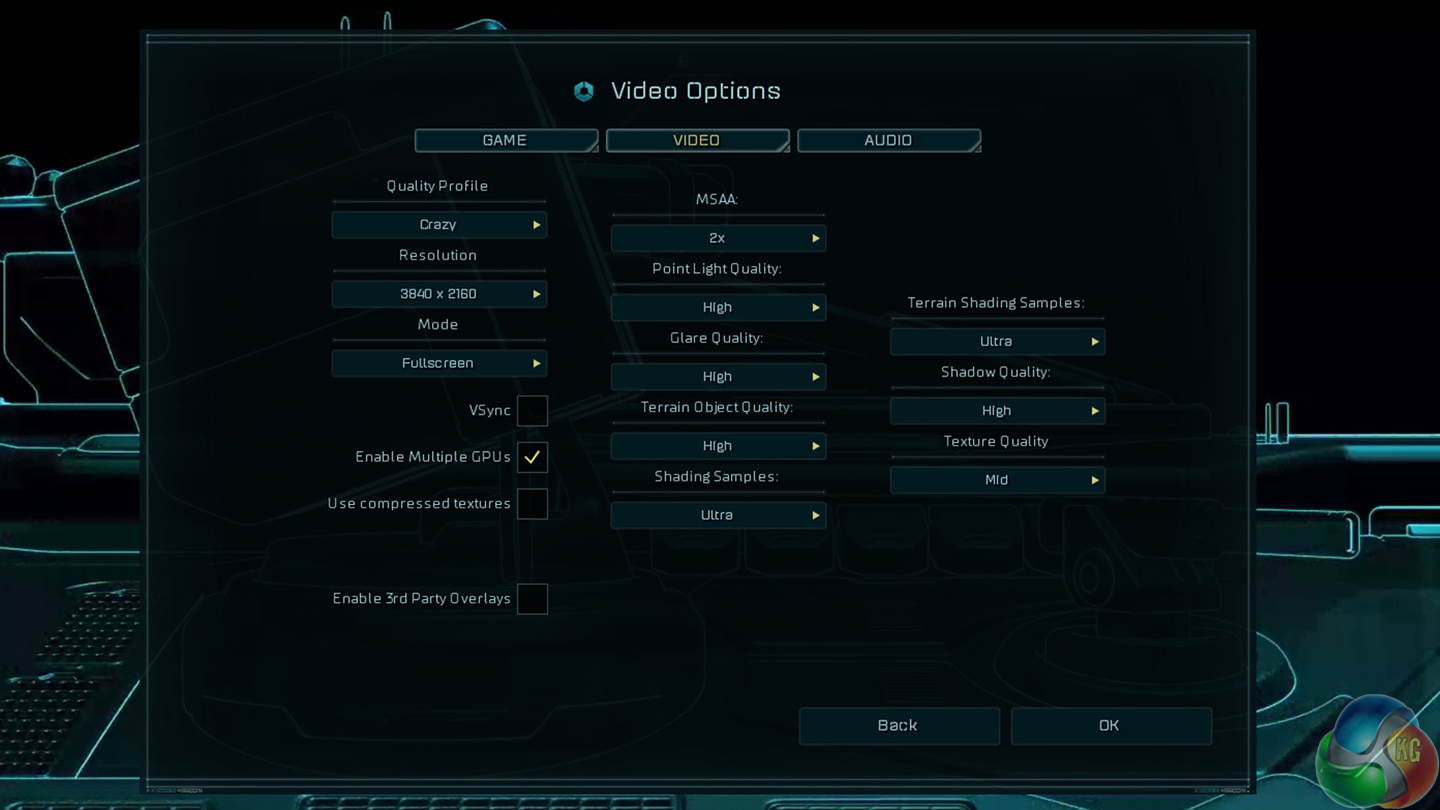Open the Shadow Quality dropdown

[997, 411]
